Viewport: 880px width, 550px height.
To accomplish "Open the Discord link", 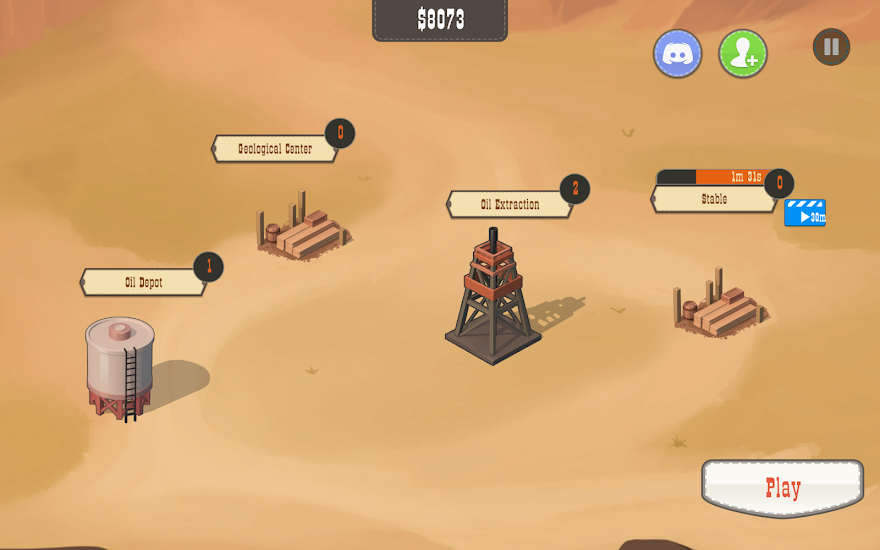I will [x=677, y=53].
